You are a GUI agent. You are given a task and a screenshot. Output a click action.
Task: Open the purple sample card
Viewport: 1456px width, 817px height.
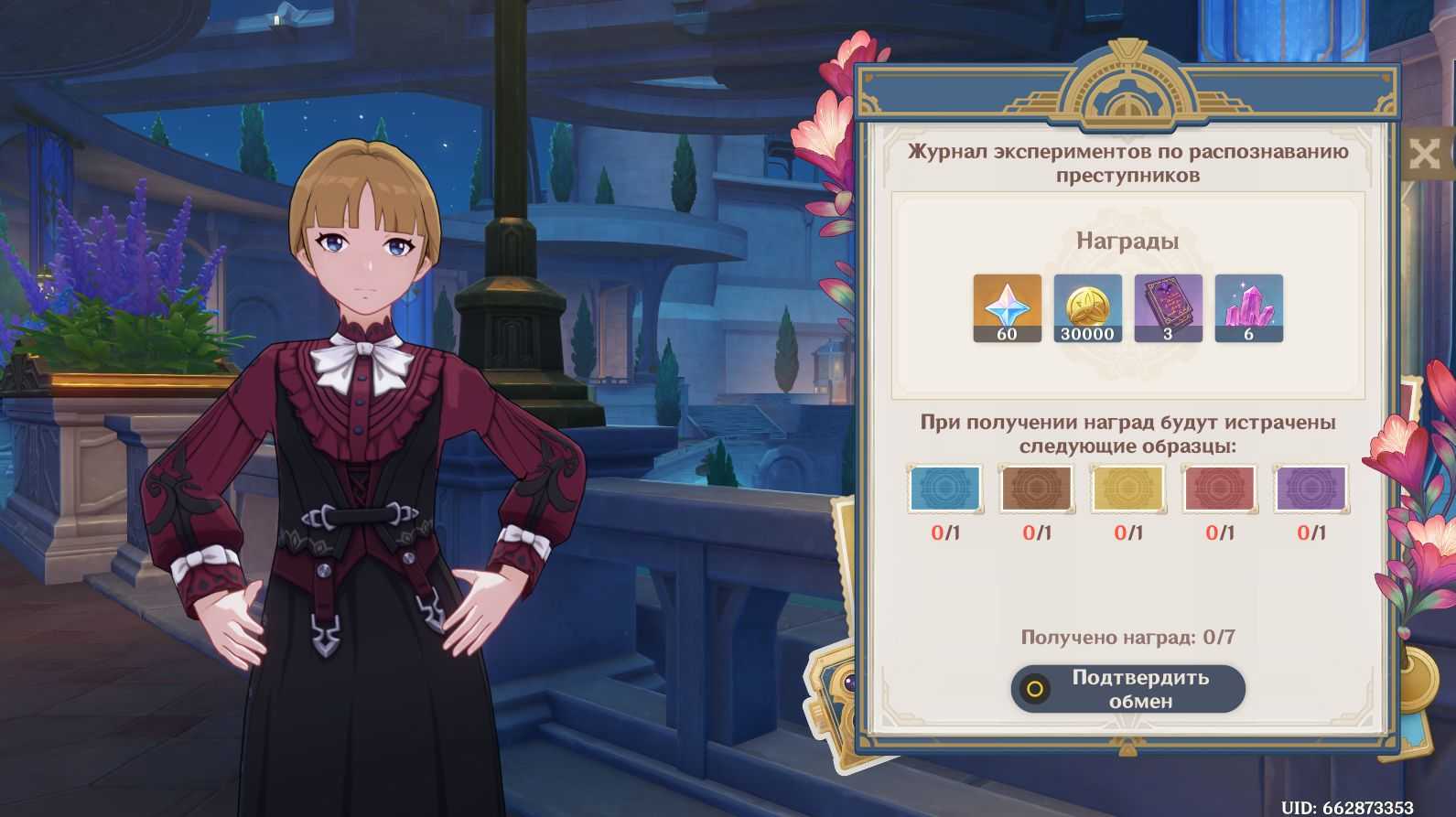[1310, 488]
